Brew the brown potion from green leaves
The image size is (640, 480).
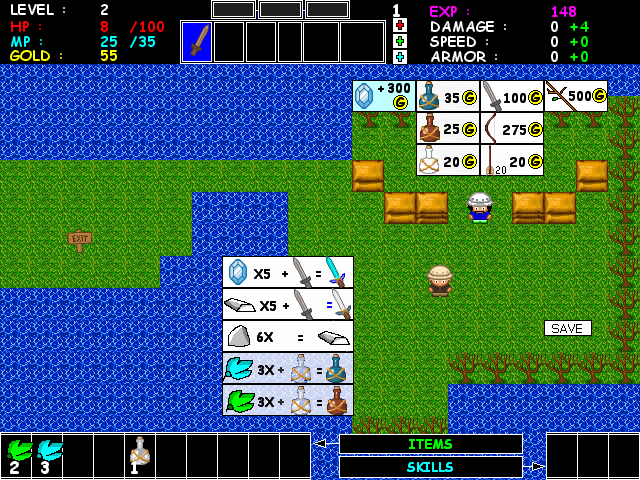(287, 400)
